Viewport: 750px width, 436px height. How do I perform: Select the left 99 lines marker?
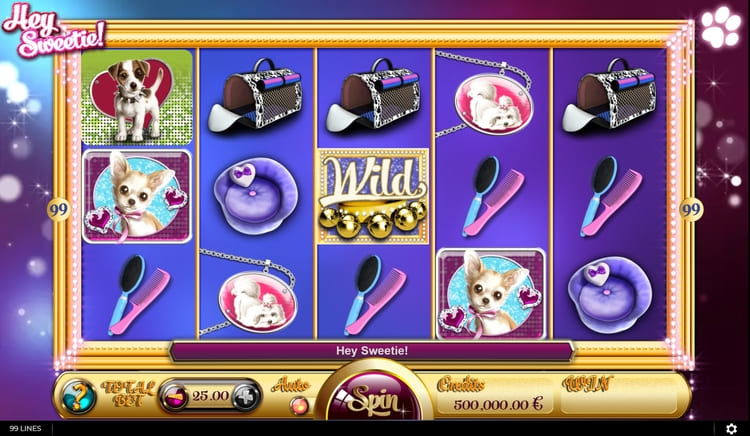58,209
